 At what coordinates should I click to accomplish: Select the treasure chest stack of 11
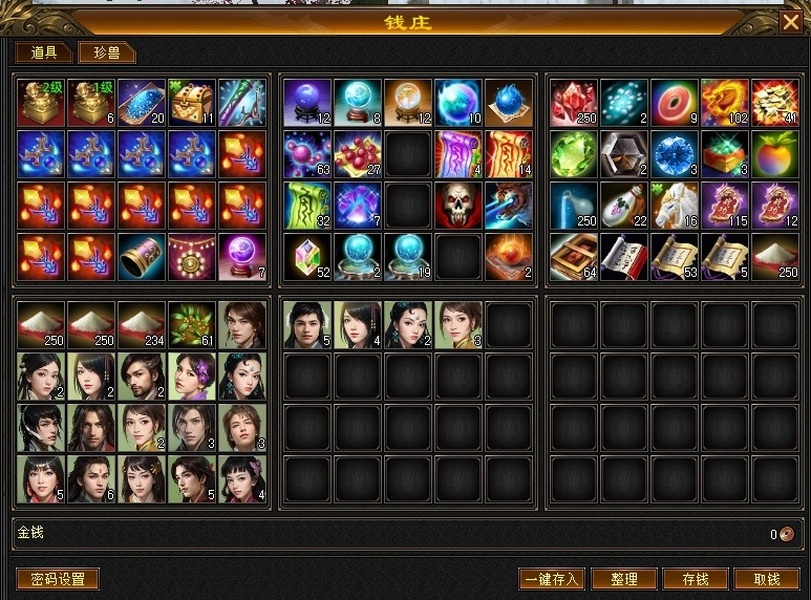pos(192,103)
